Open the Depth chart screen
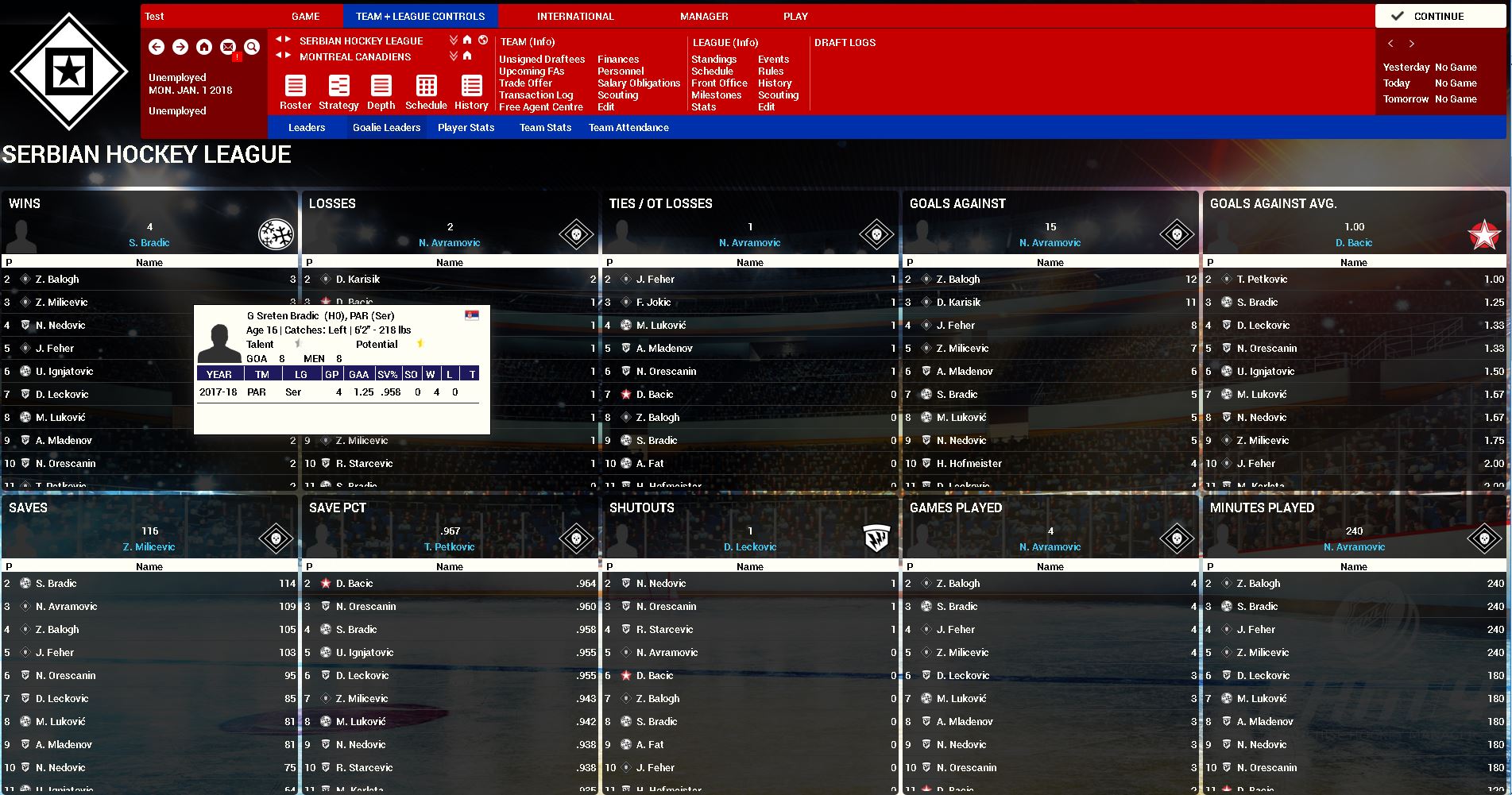The image size is (1512, 795). pyautogui.click(x=381, y=92)
